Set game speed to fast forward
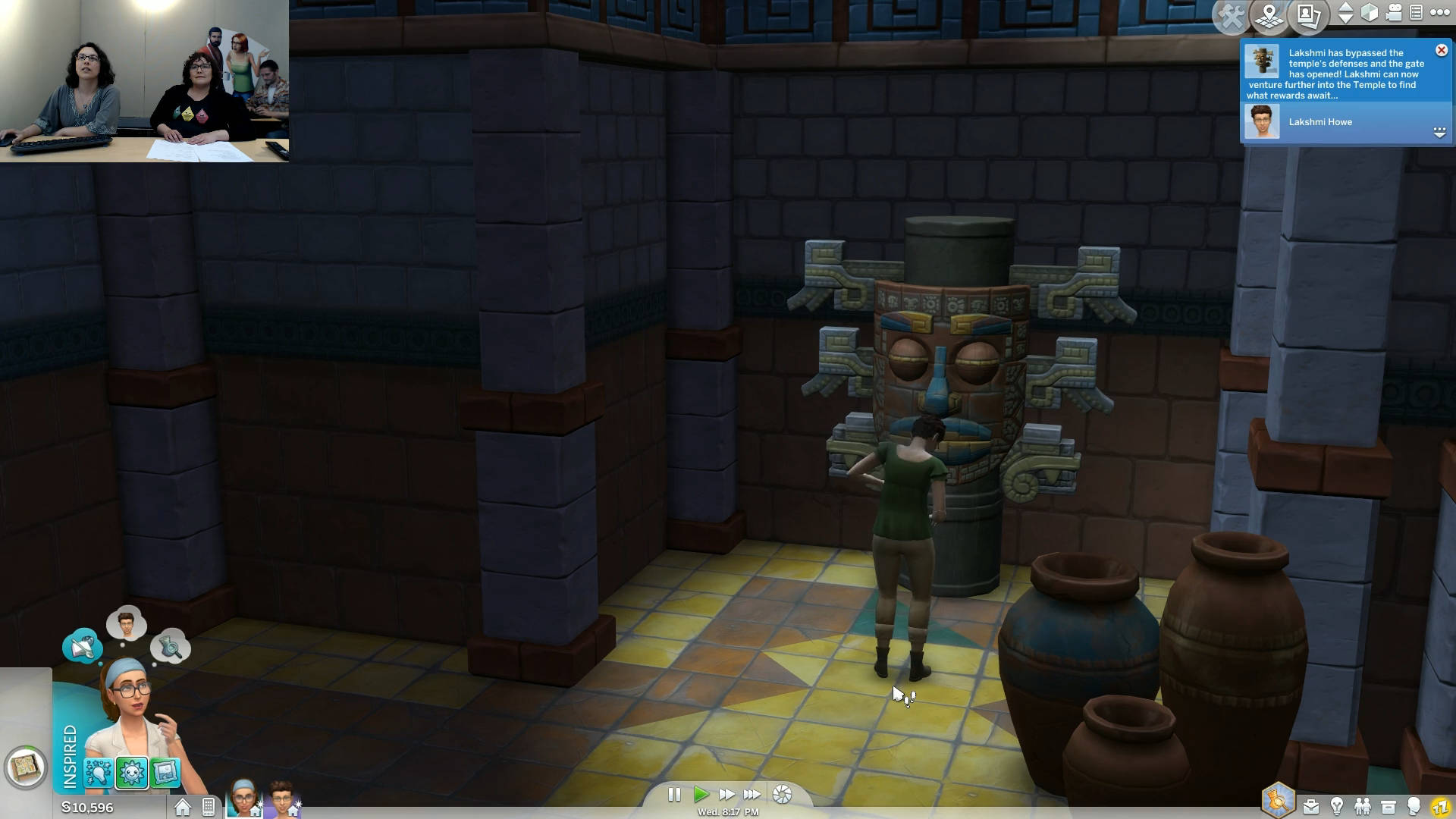Viewport: 1456px width, 819px height. click(x=726, y=795)
